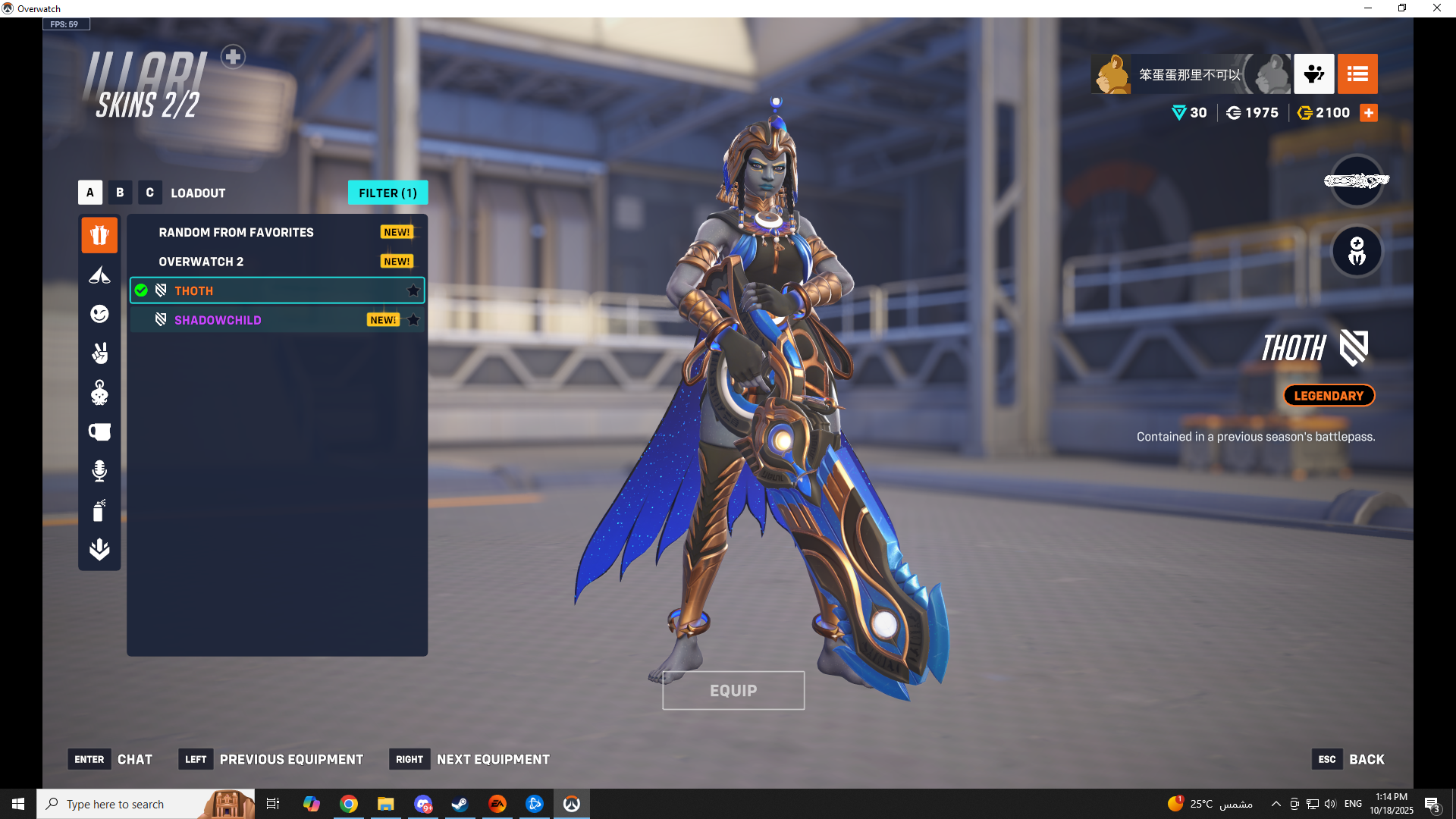Open the orange list menu button
Viewport: 1456px width, 819px height.
[1357, 74]
